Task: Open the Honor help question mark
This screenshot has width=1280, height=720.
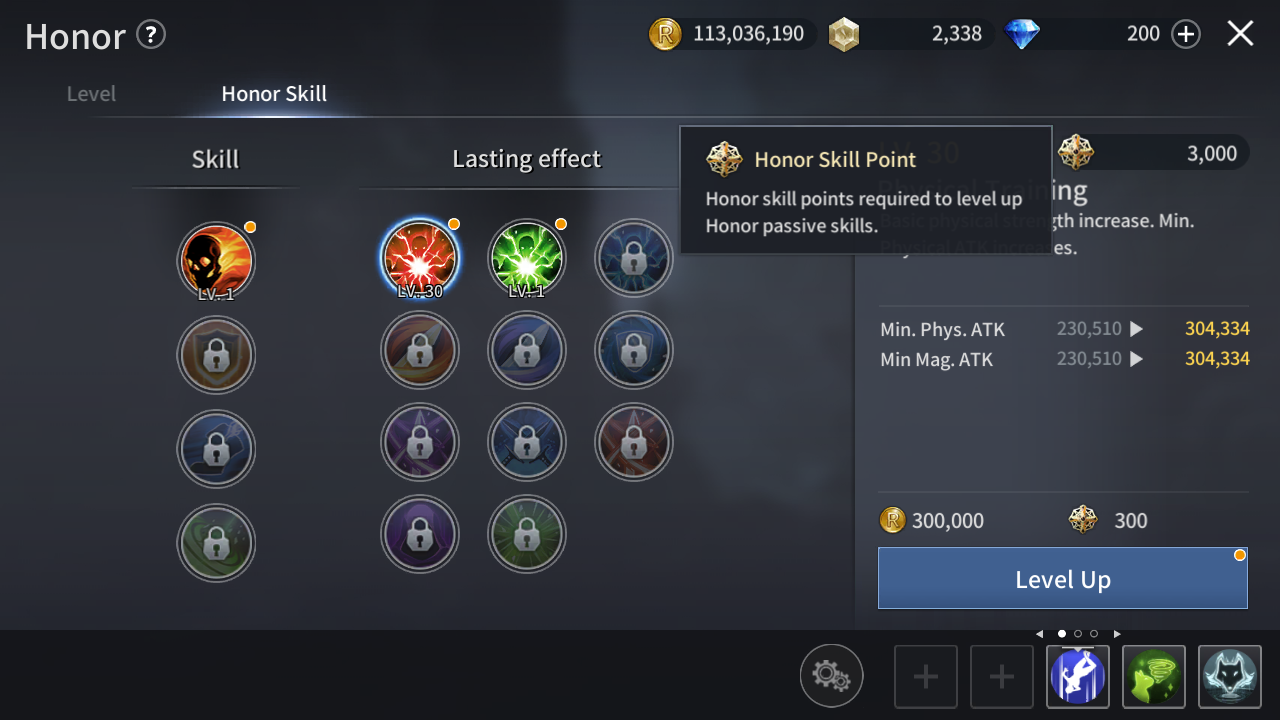Action: click(x=151, y=35)
